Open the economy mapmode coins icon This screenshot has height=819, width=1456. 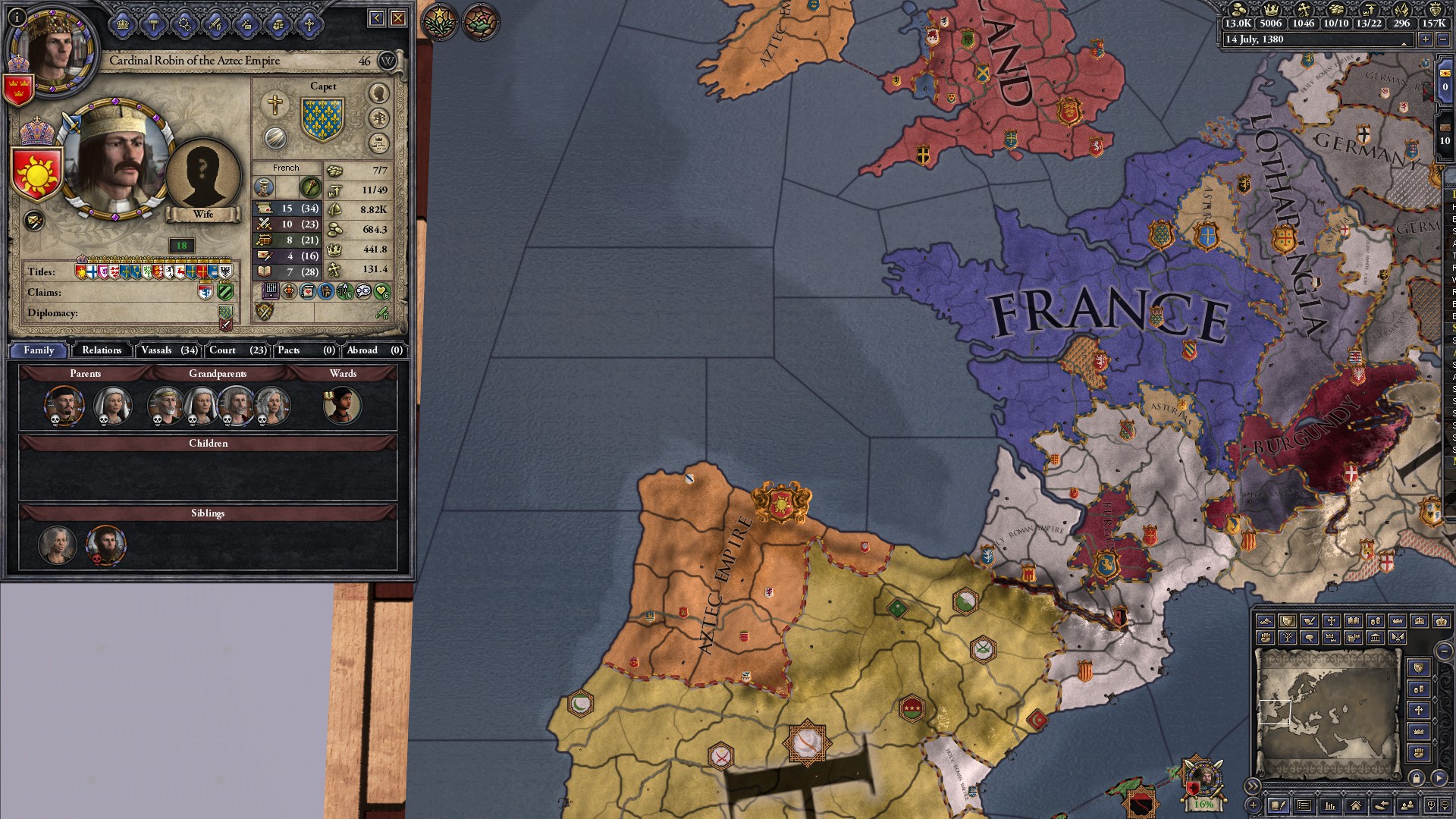1376,620
